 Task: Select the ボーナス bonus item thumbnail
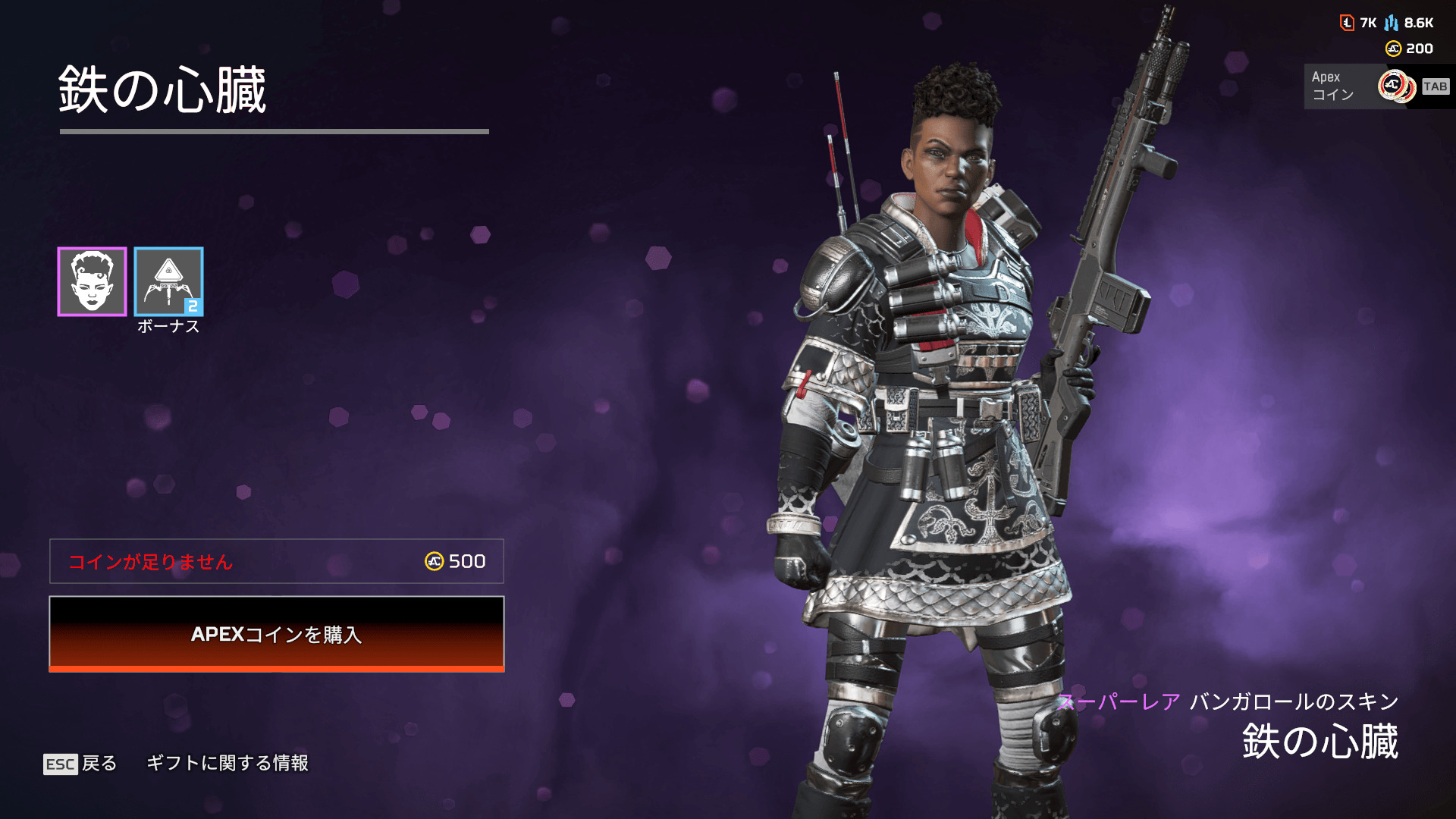point(168,281)
